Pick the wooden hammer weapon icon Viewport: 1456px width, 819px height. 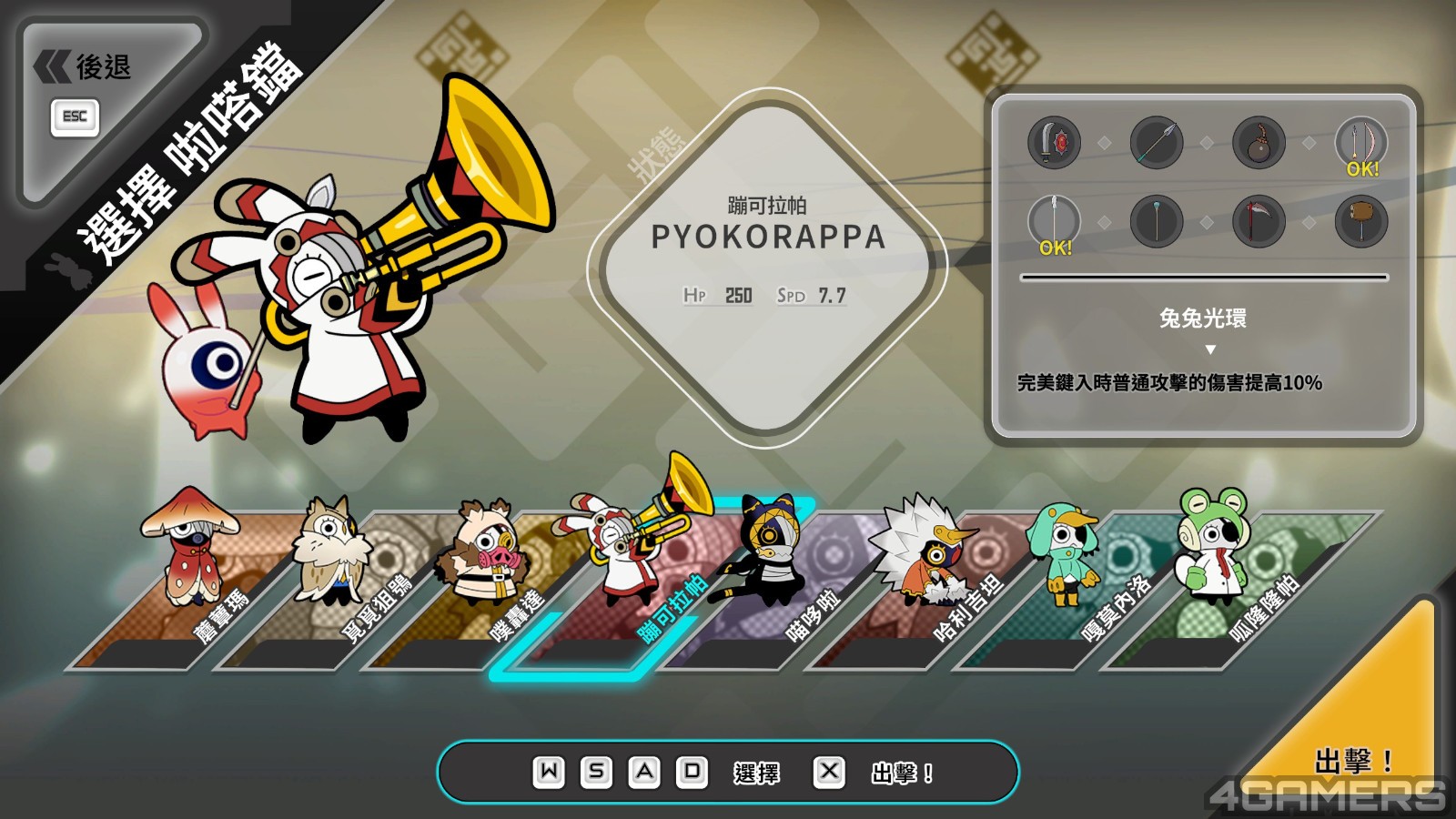1360,221
